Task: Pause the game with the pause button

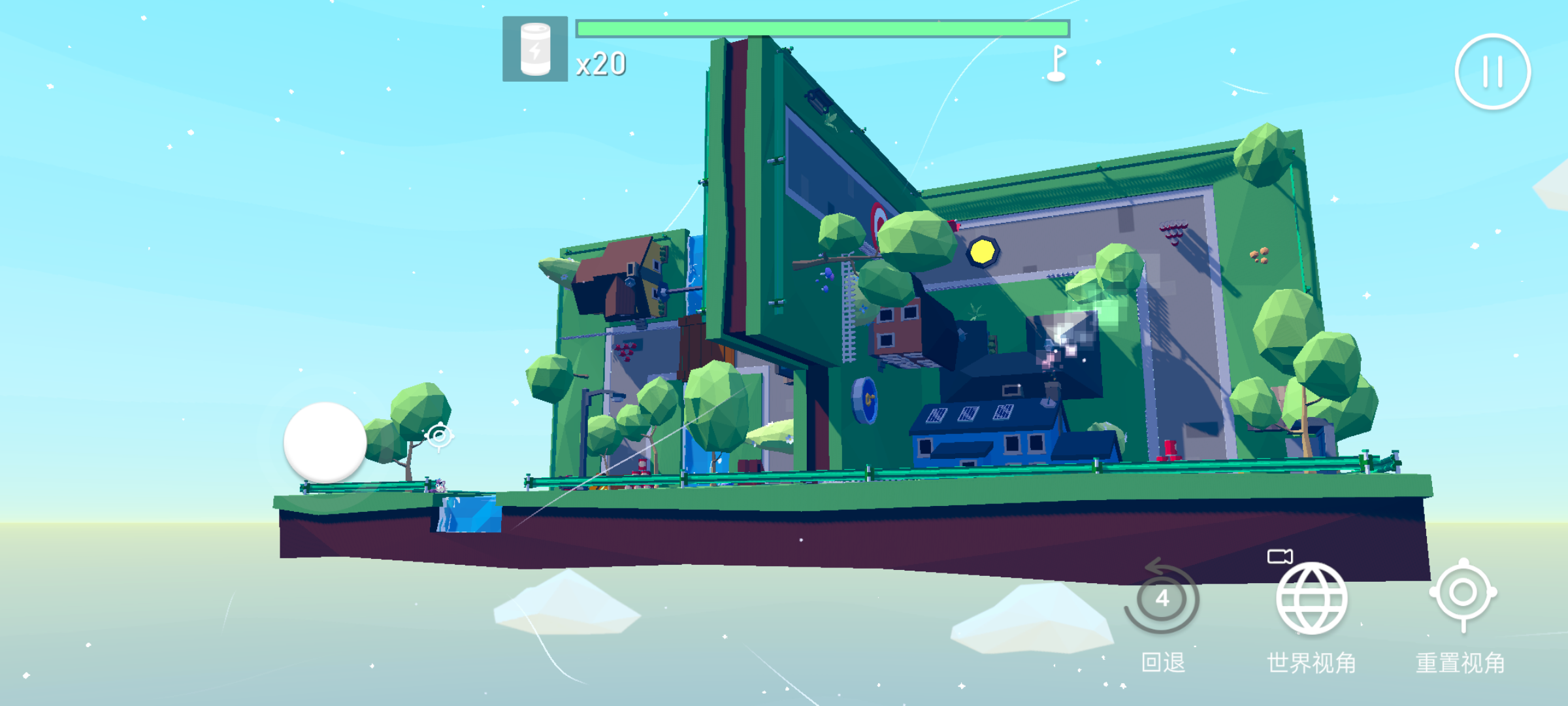Action: click(x=1492, y=71)
